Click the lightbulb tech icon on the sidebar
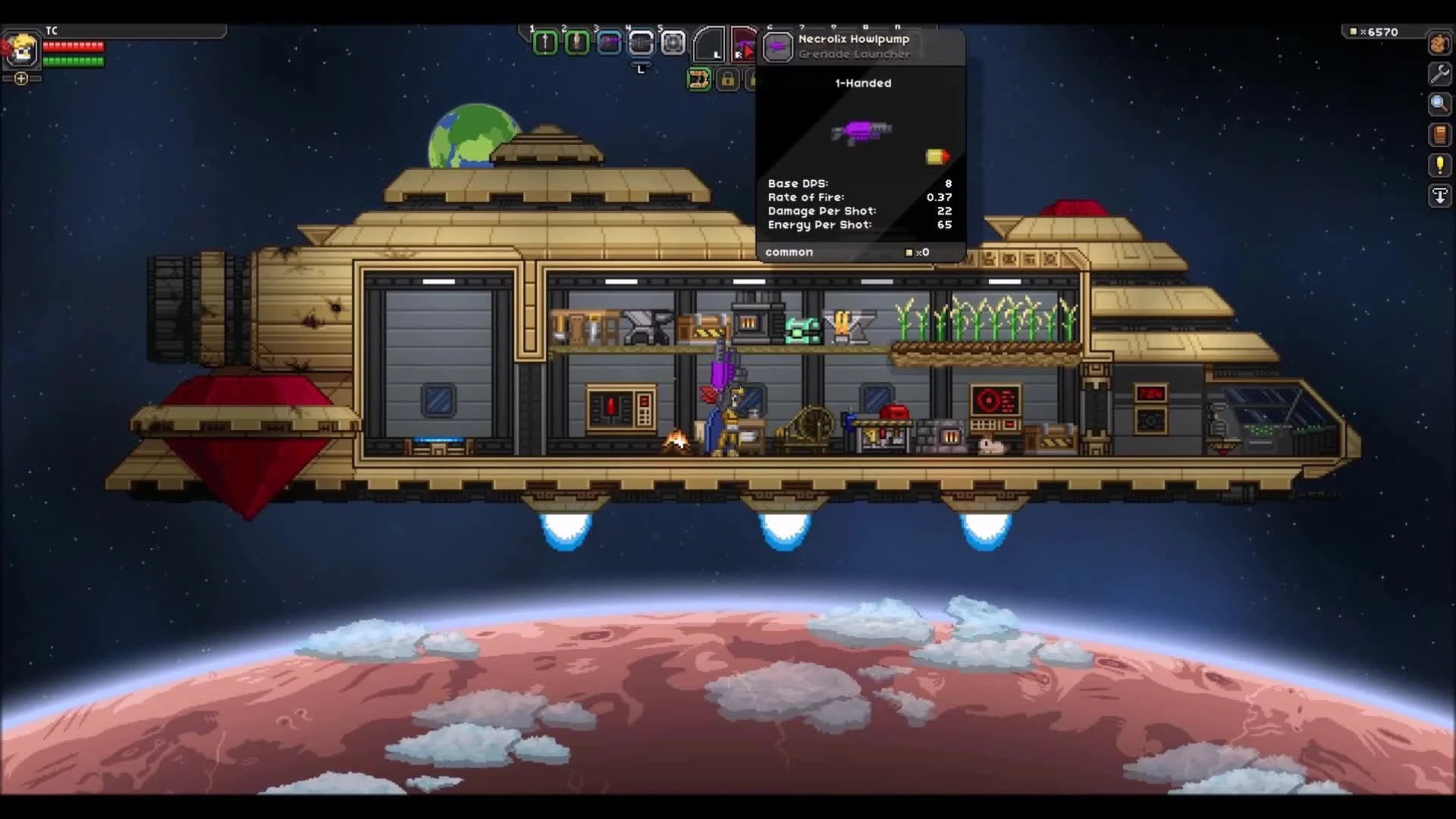This screenshot has width=1456, height=819. tap(1439, 165)
